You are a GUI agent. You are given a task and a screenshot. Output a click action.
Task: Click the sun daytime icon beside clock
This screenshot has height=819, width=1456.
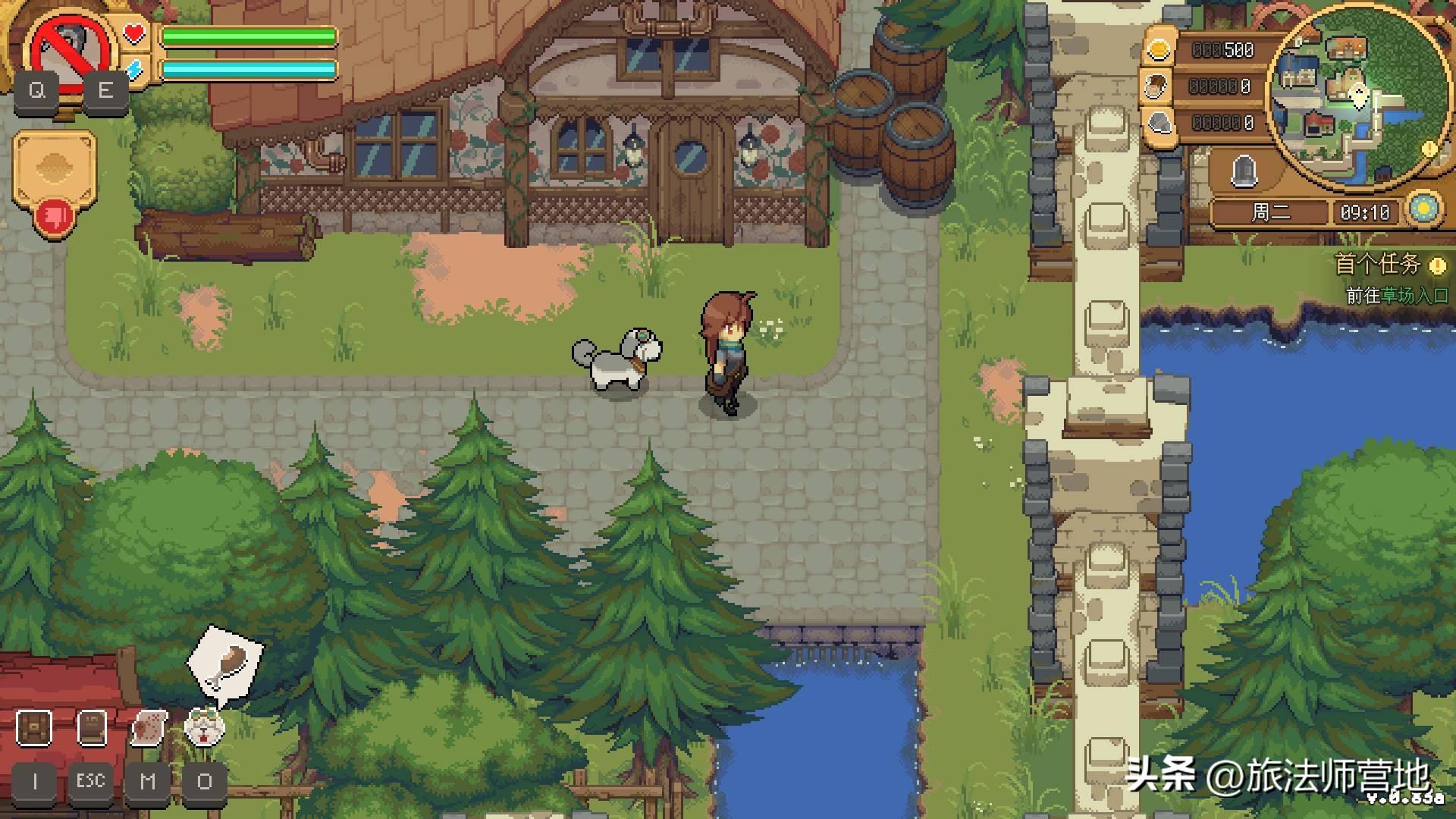[x=1423, y=209]
